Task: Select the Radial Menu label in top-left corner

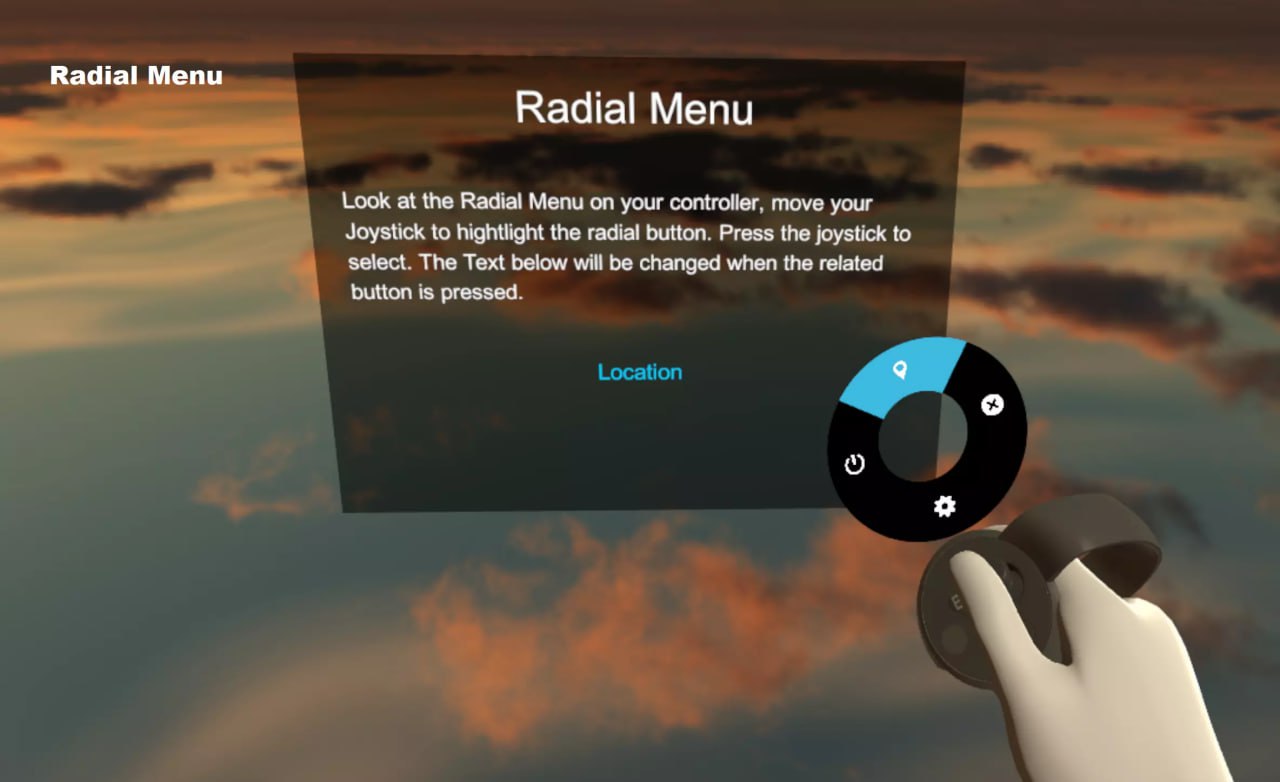Action: 136,74
